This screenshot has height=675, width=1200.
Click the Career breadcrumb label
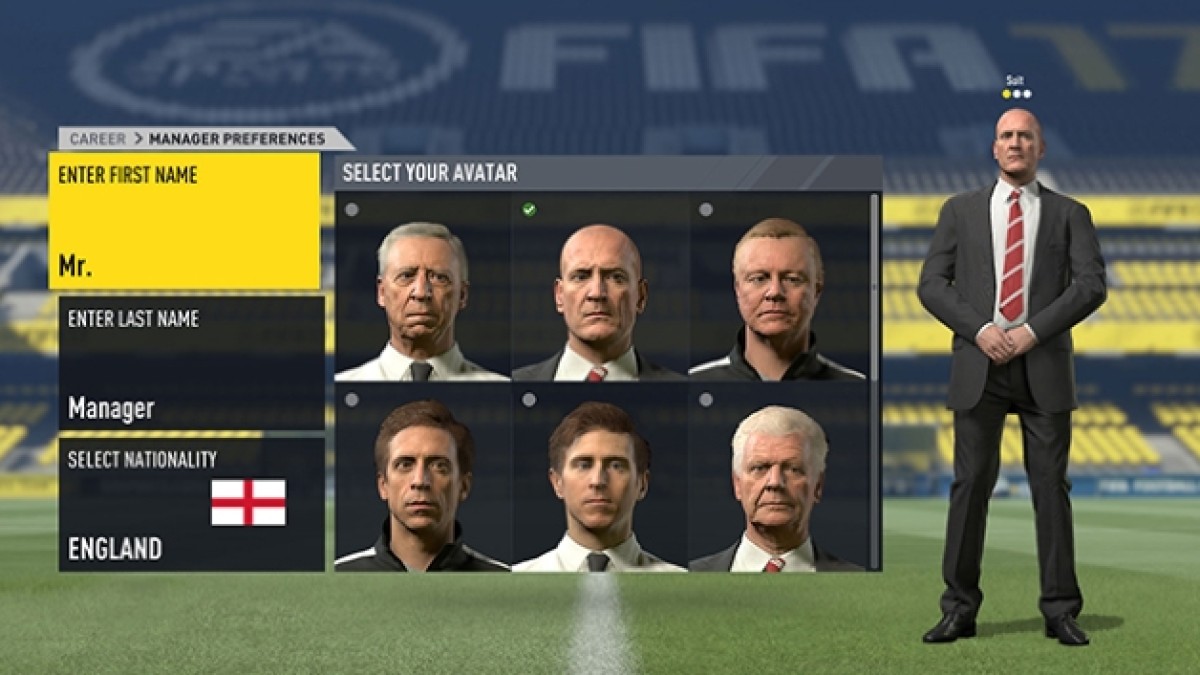pos(97,139)
